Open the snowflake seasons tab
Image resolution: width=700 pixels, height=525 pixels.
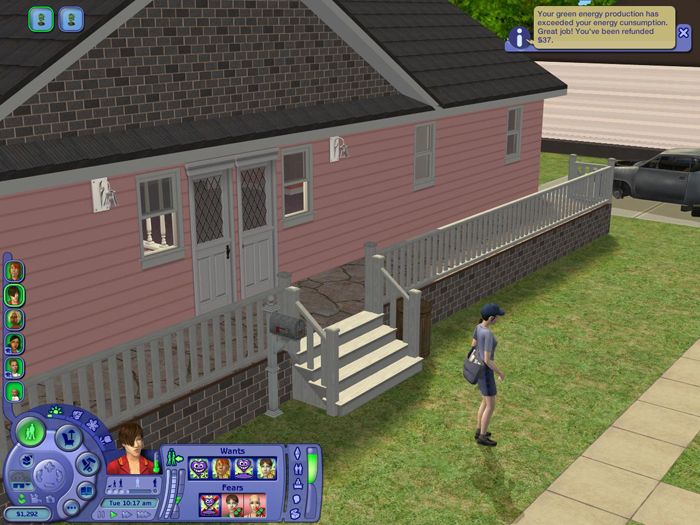[94, 425]
